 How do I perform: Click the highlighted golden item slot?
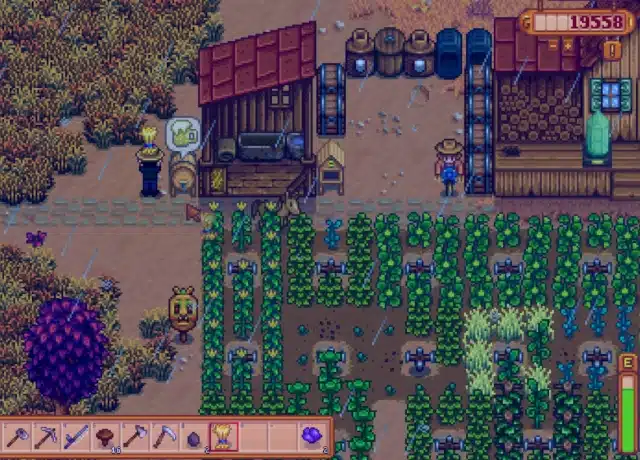click(221, 436)
